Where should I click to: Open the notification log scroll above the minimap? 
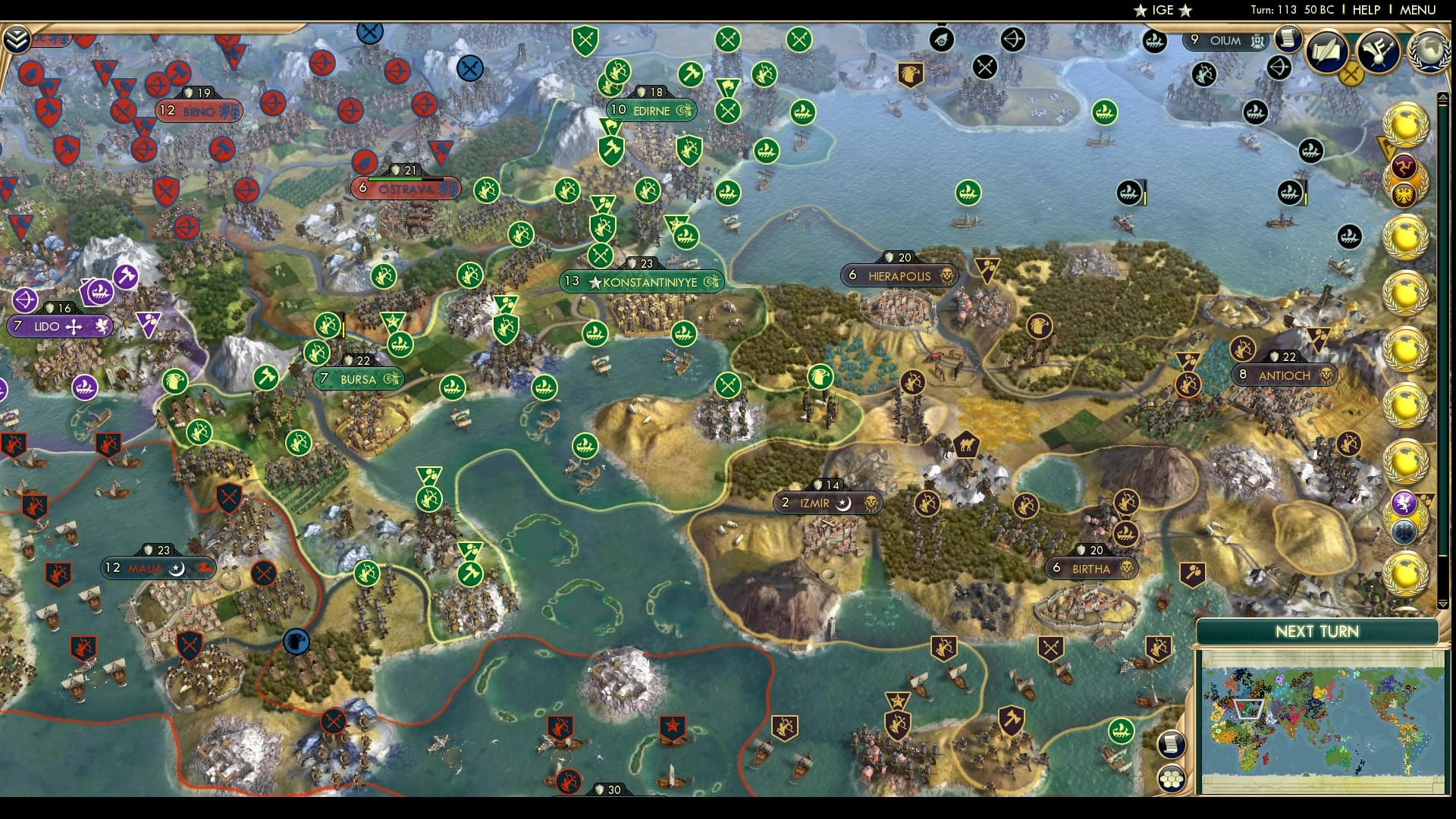pyautogui.click(x=1172, y=744)
